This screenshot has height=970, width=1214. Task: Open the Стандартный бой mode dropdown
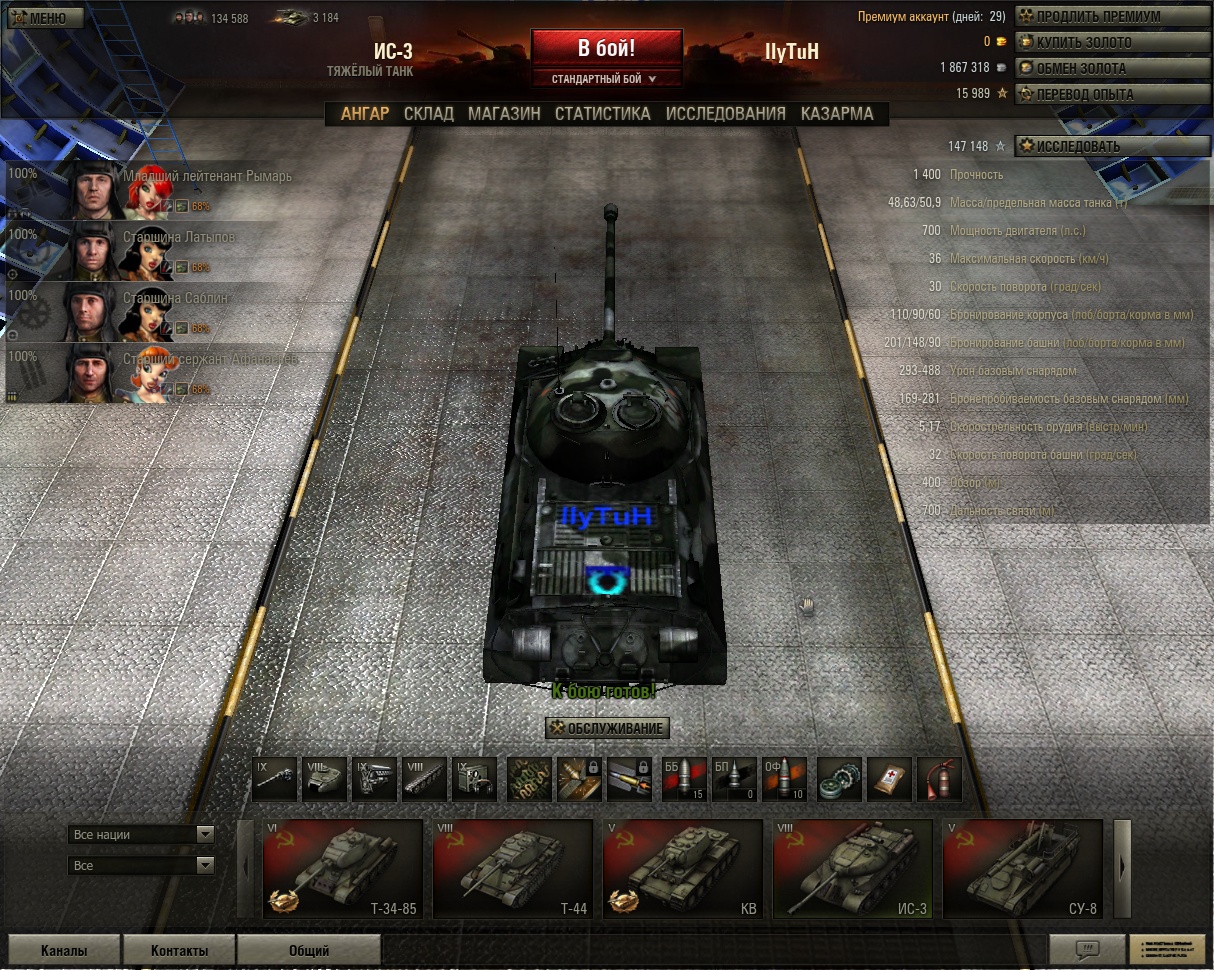(x=606, y=78)
